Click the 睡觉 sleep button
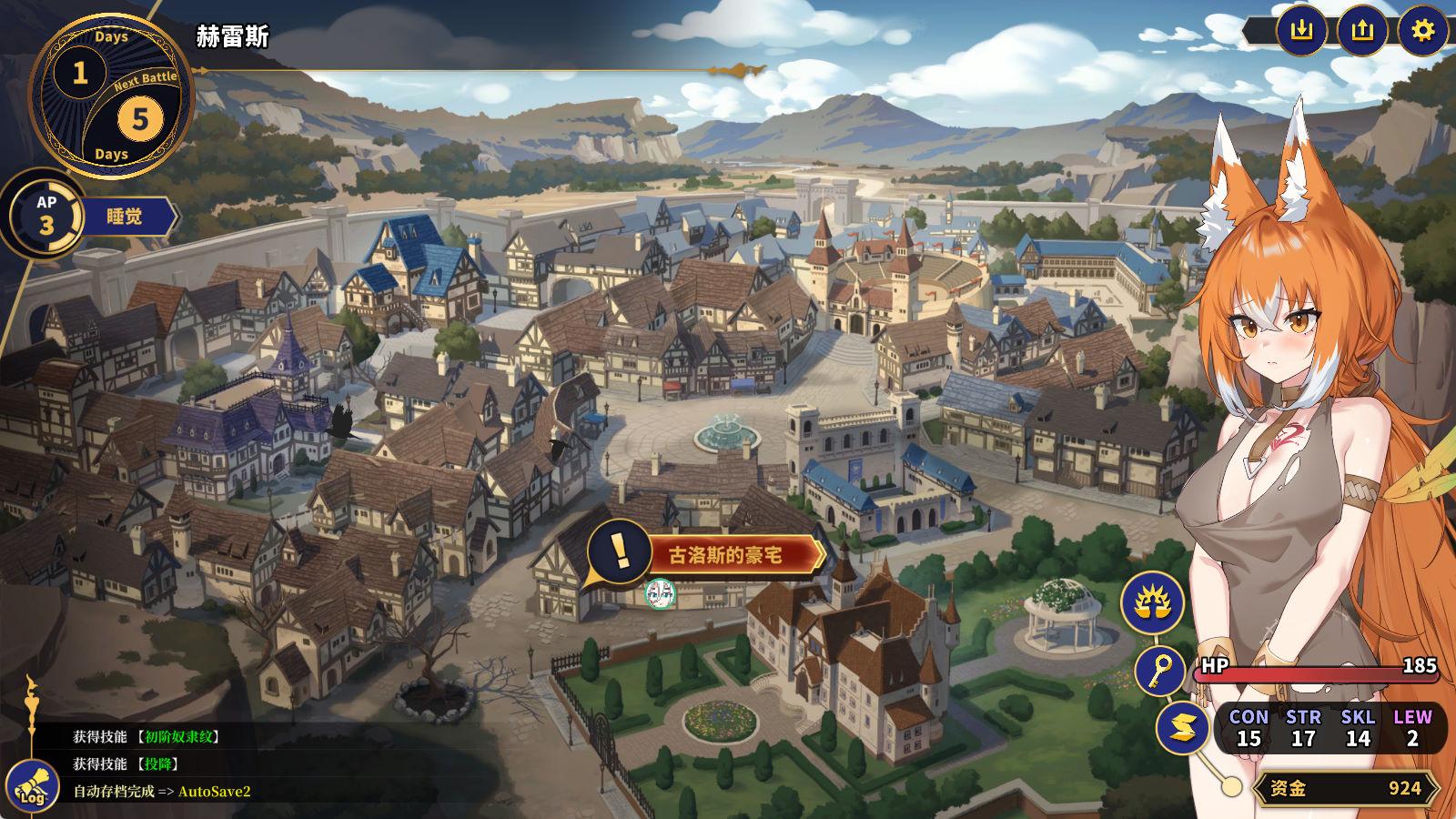The height and width of the screenshot is (819, 1456). [x=126, y=218]
